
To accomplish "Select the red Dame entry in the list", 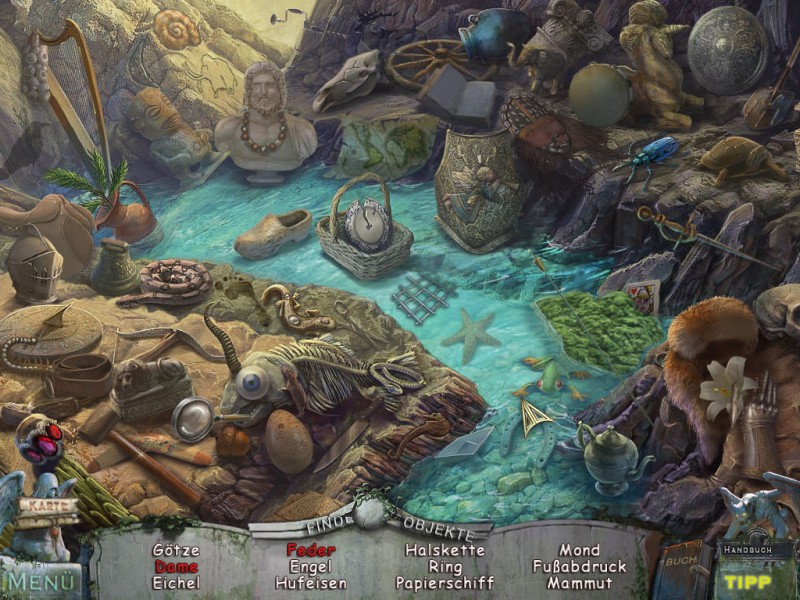I will [x=176, y=566].
